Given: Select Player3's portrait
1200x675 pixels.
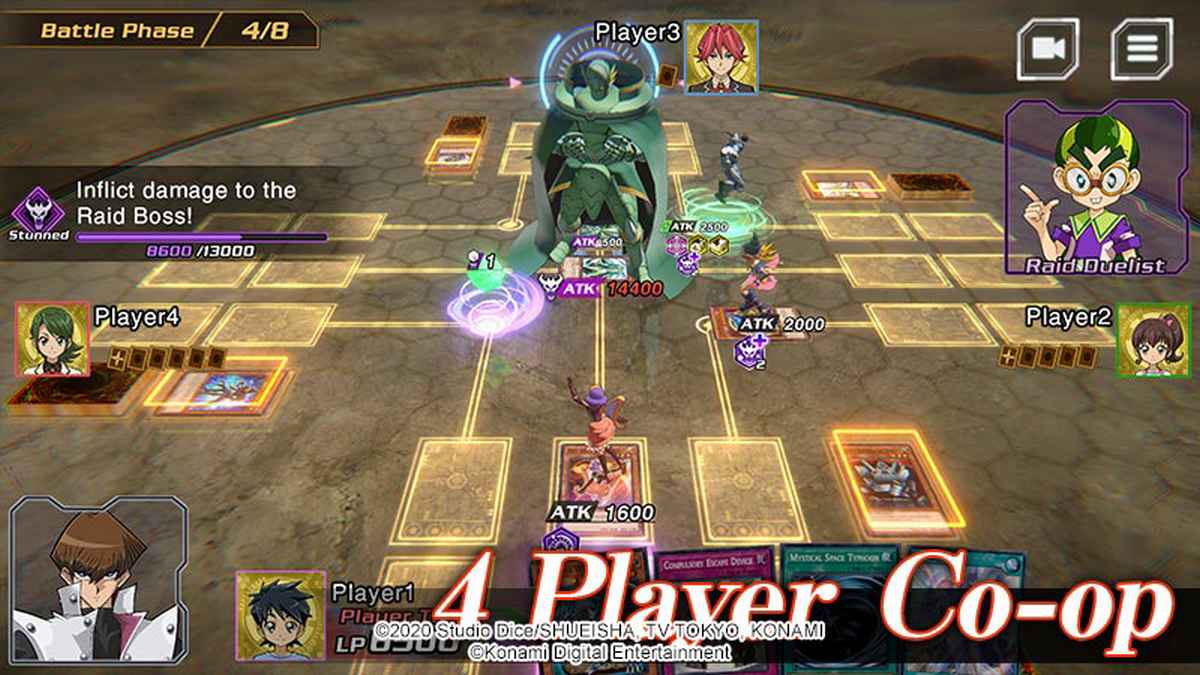Looking at the screenshot, I should [x=722, y=55].
